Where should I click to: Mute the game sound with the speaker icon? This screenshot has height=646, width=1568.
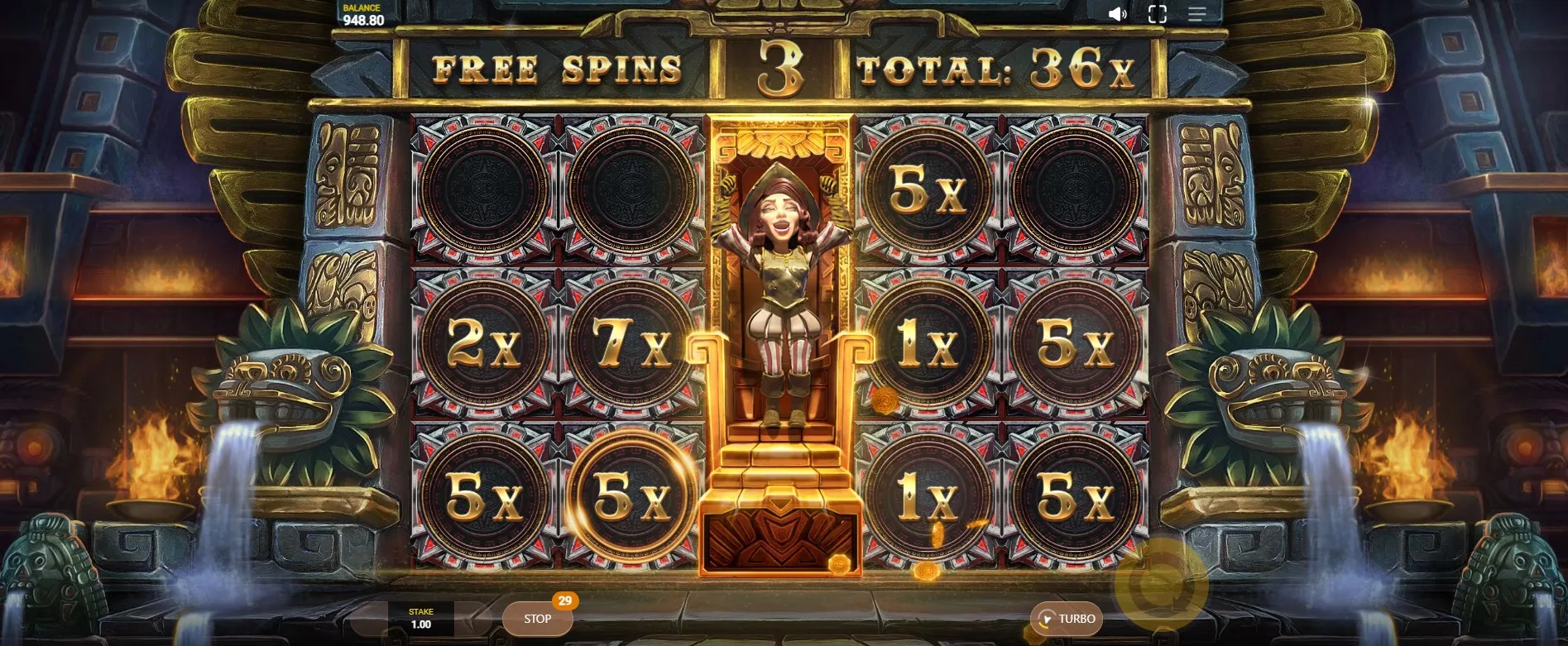[1117, 14]
